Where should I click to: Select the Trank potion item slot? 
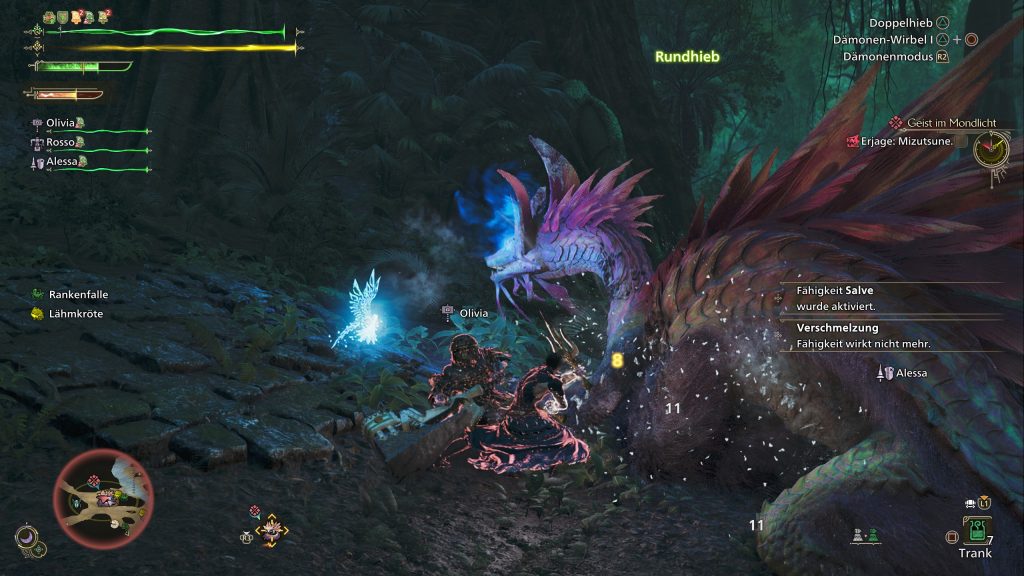tap(974, 529)
